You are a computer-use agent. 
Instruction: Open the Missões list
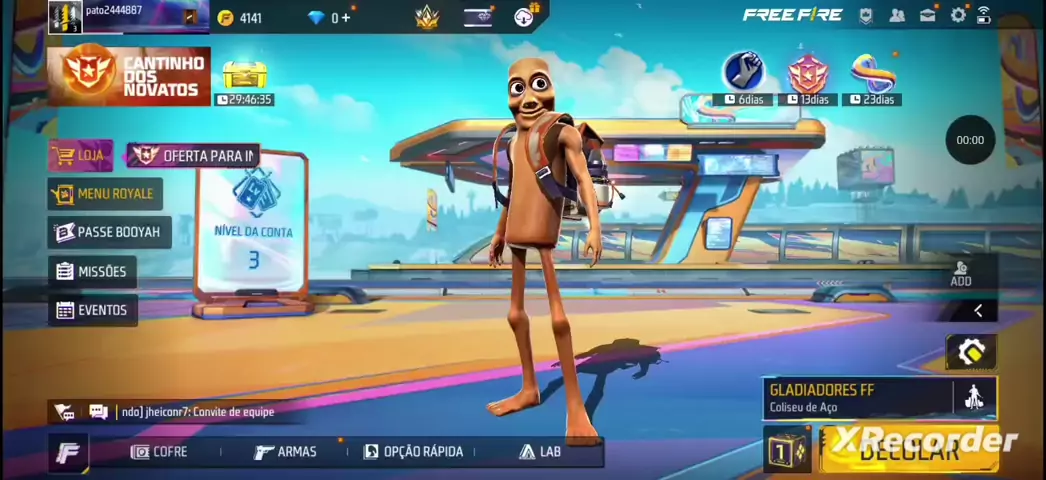coord(92,271)
